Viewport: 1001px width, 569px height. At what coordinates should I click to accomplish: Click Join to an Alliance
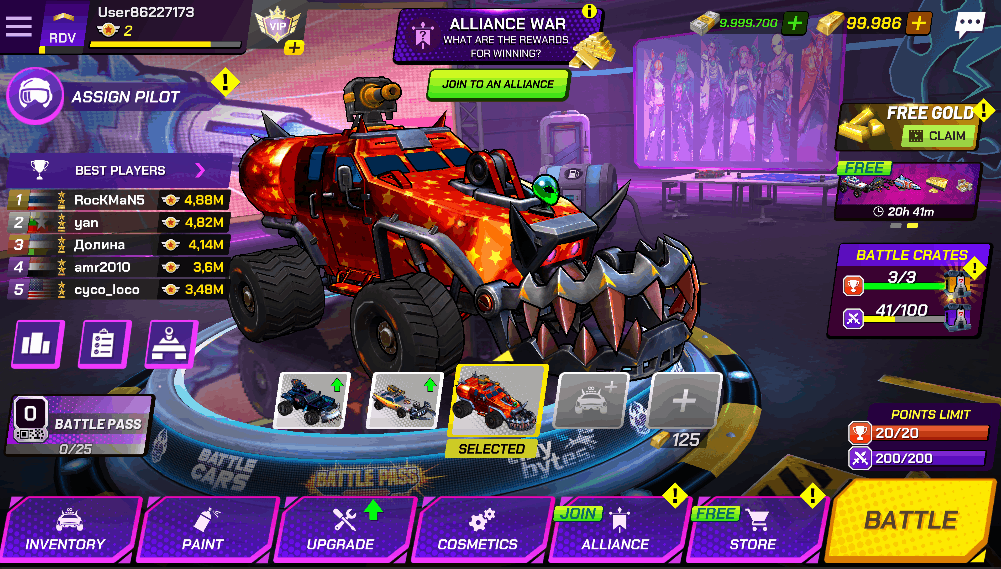click(498, 84)
